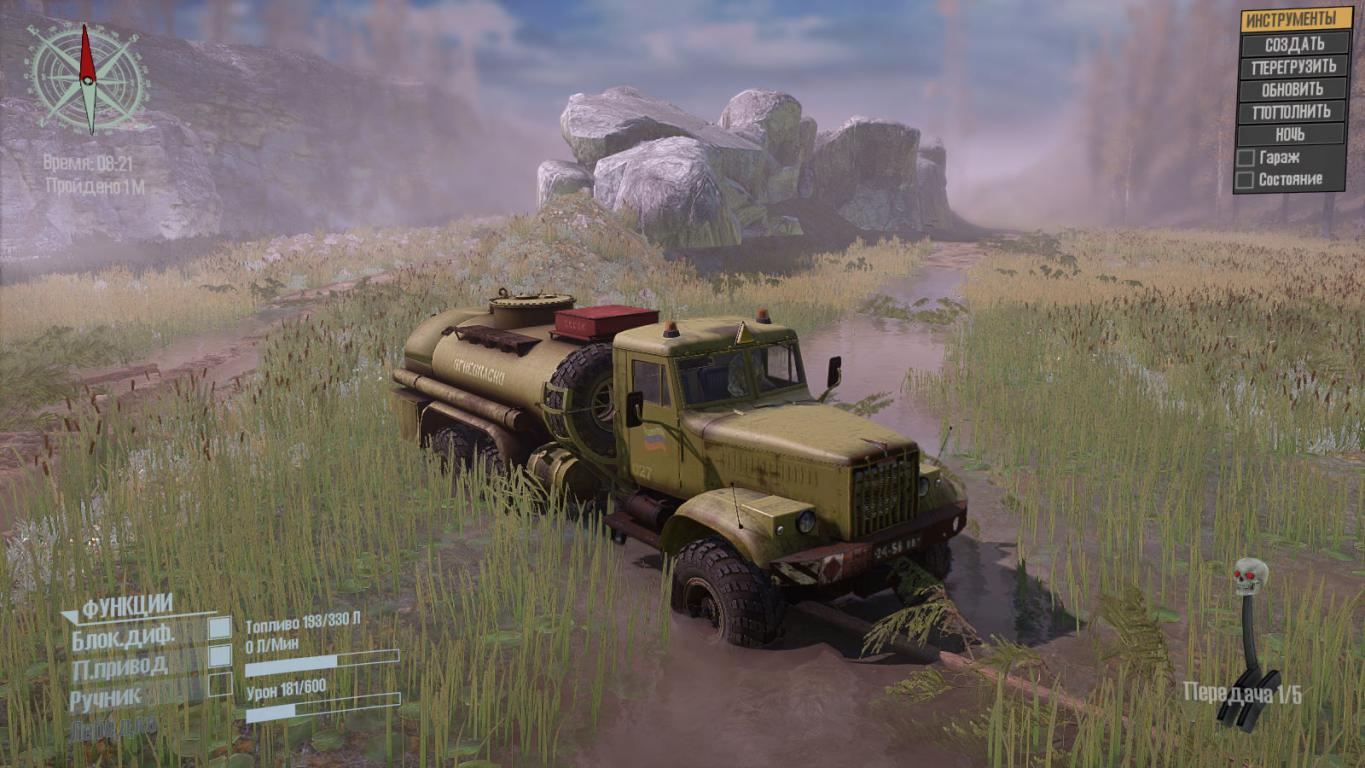This screenshot has height=768, width=1365.
Task: Toggle the Блок.диф. differential lock checkbox
Action: 219,628
